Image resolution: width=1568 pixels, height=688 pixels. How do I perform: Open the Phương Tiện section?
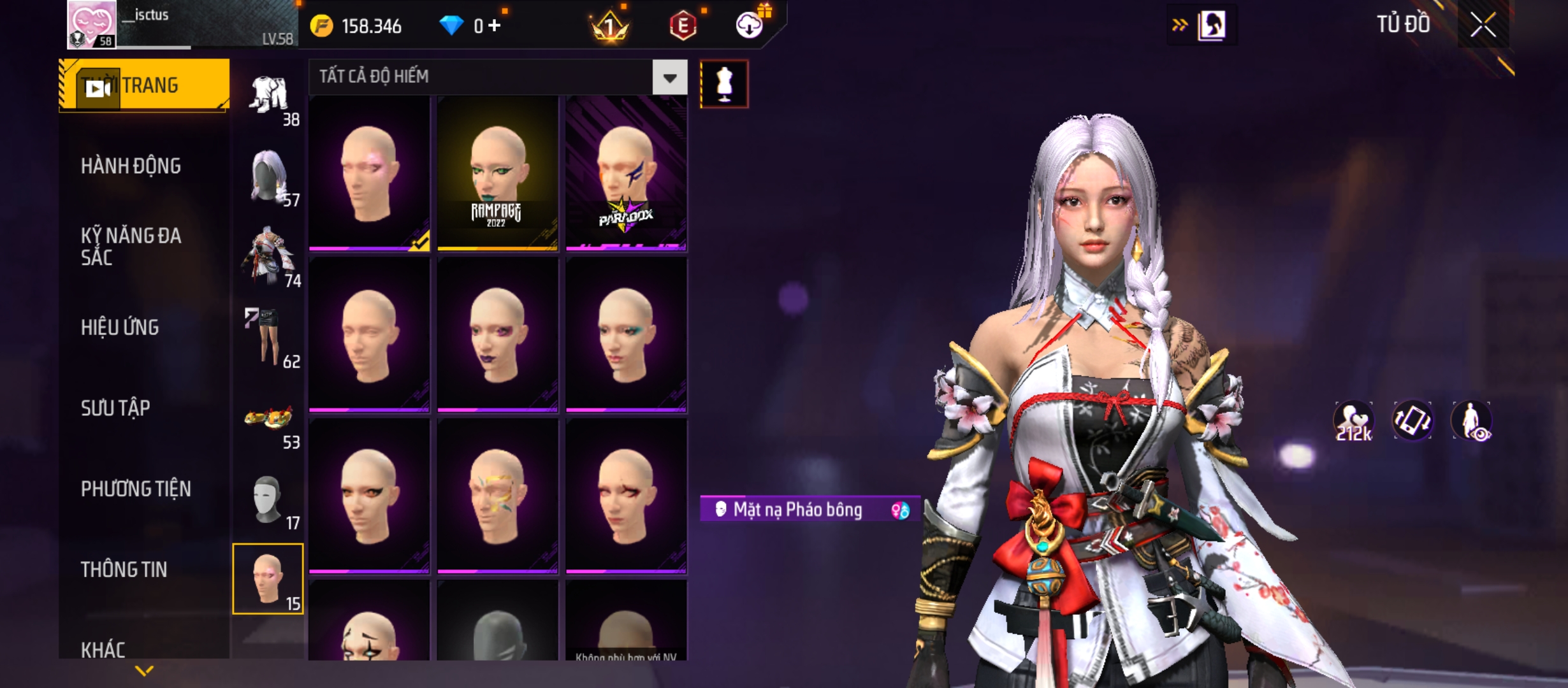(x=136, y=489)
